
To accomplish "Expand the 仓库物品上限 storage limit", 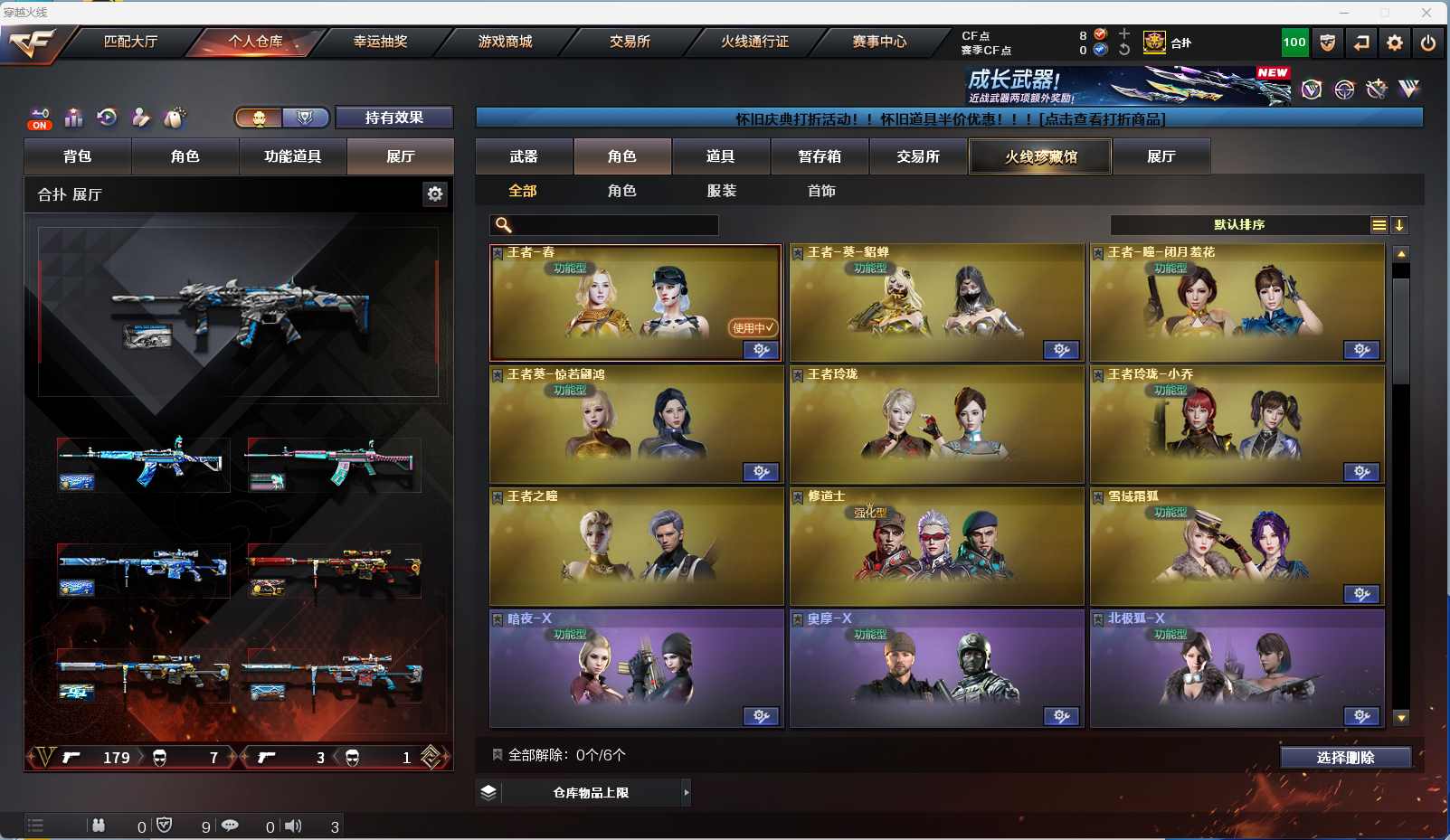I will 591,793.
